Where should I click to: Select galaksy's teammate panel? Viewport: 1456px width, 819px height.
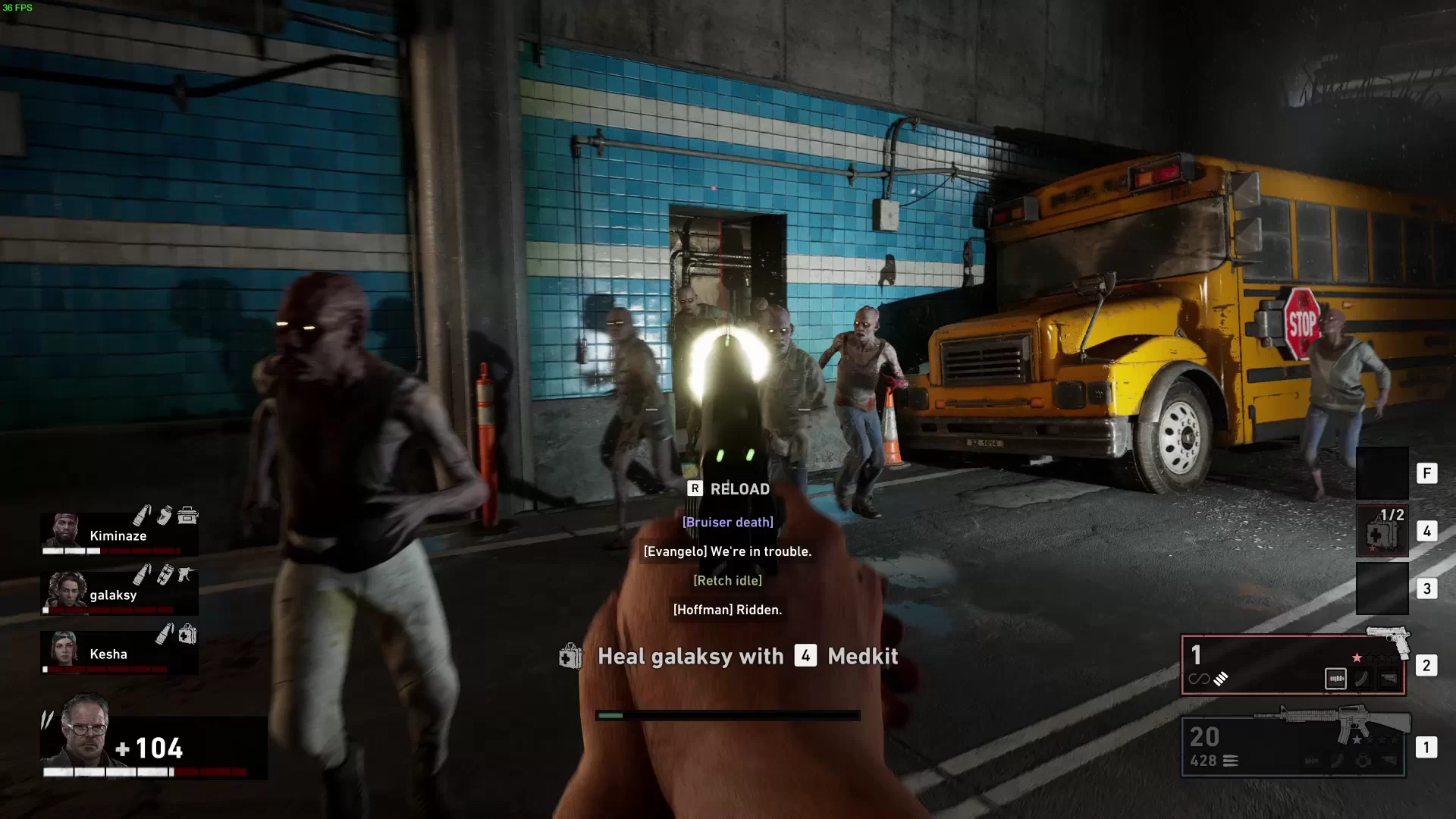coord(119,593)
